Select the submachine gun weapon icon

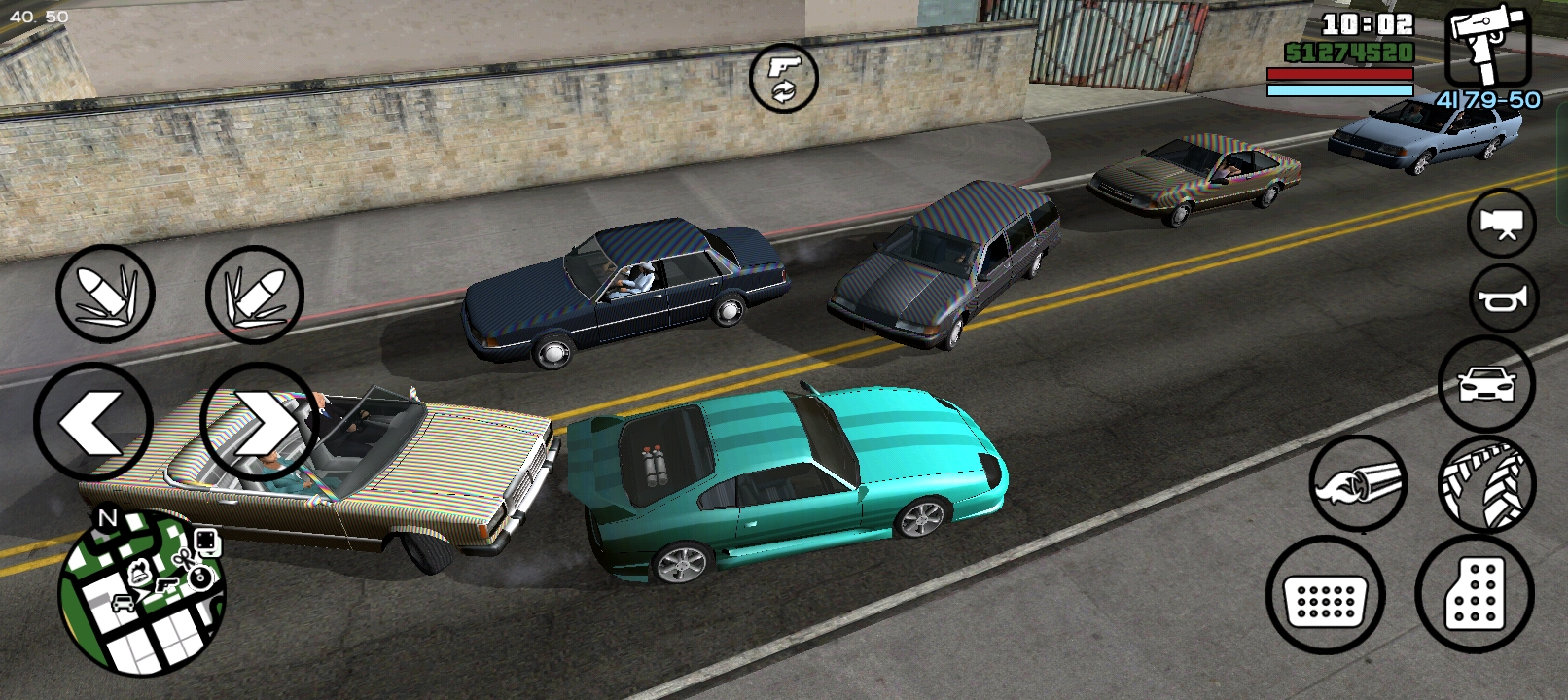1487,46
